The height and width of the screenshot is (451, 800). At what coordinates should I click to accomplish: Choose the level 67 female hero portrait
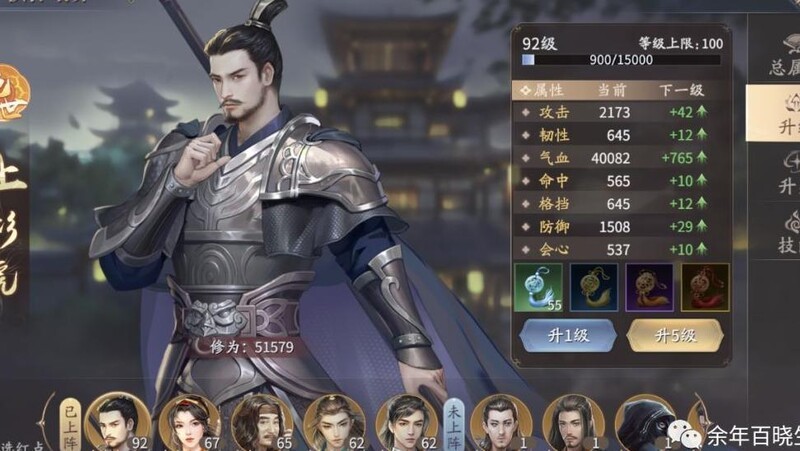(190, 421)
